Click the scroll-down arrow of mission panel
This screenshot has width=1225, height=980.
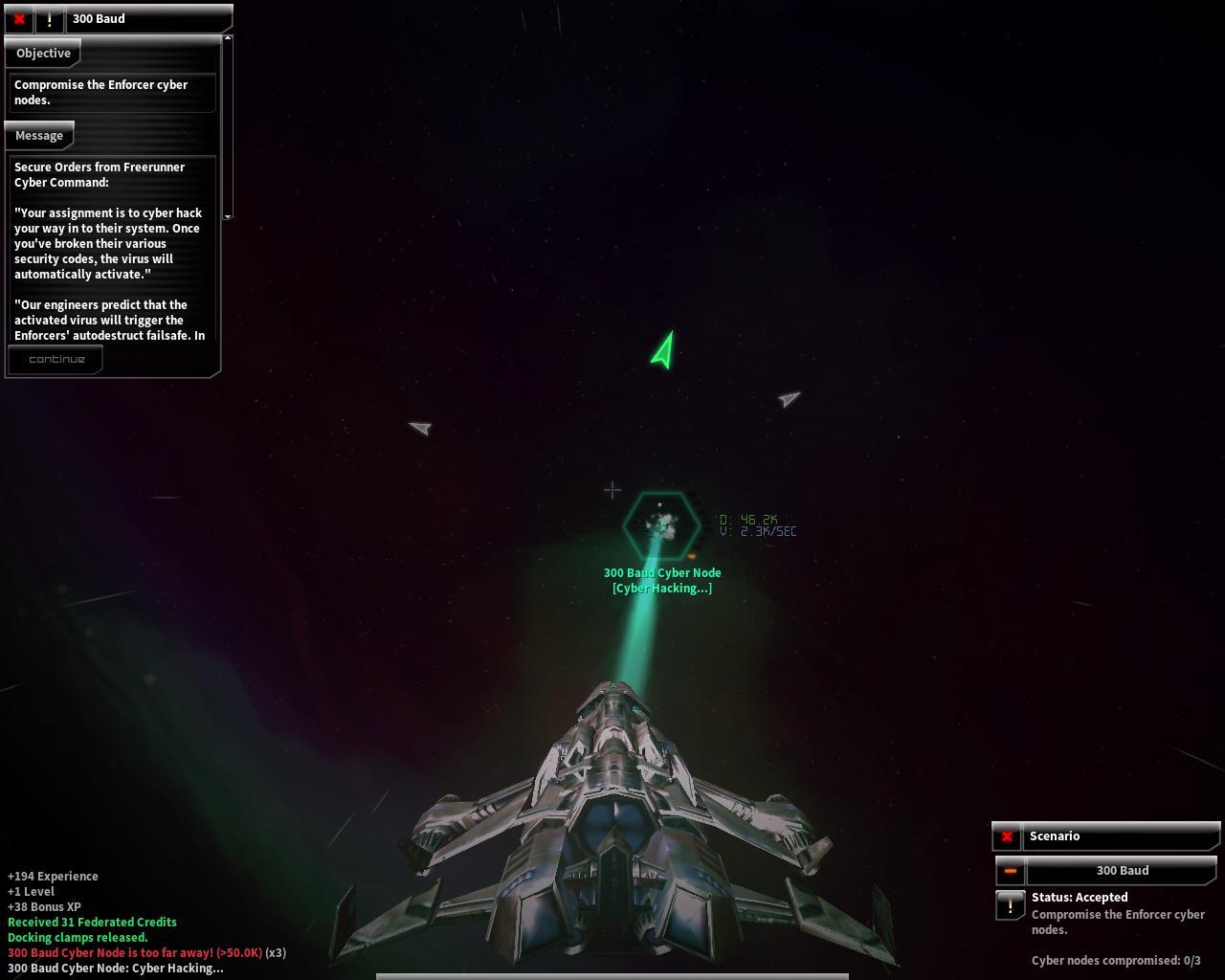(228, 216)
